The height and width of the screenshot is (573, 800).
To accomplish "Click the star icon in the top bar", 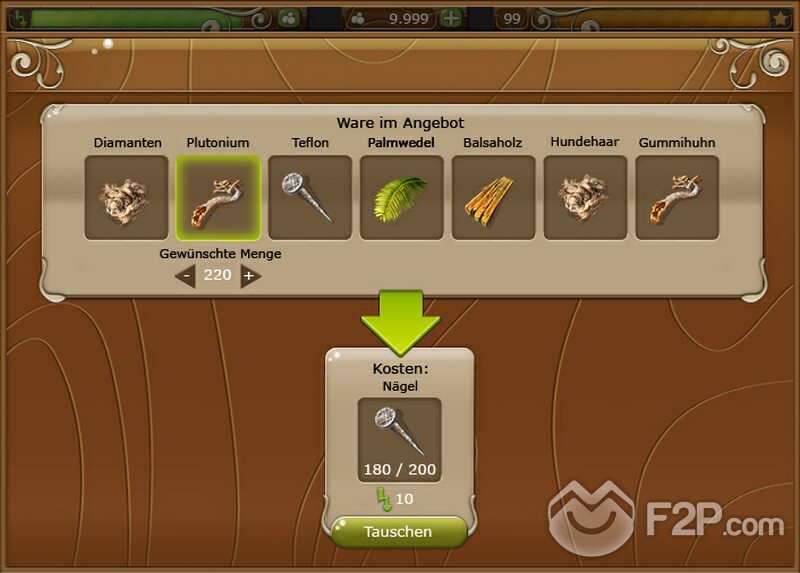I will point(780,18).
